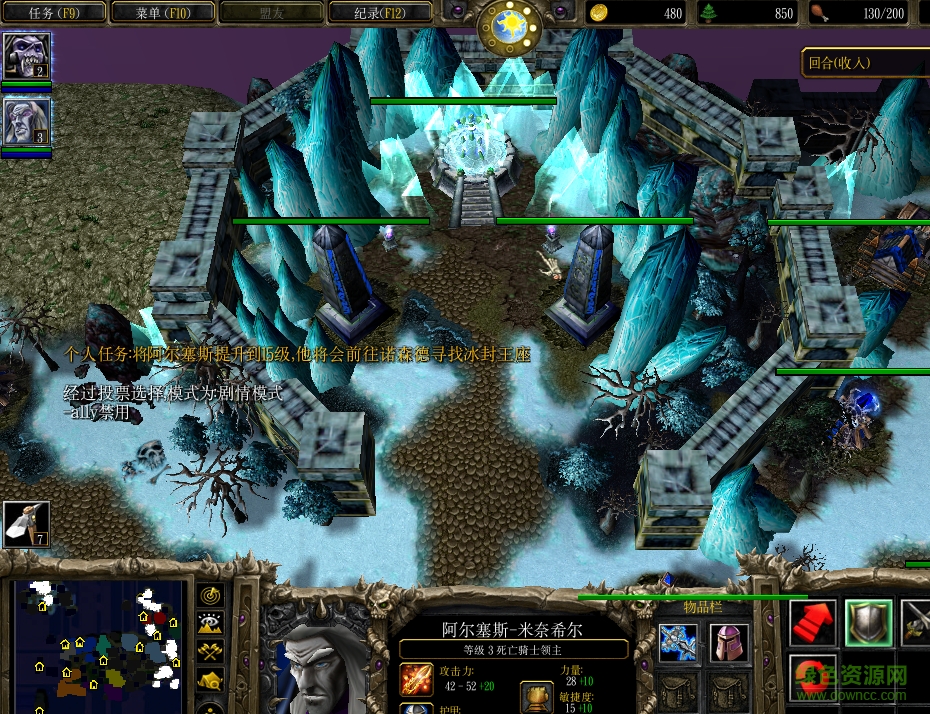Open the log (纪录 F12) menu

[379, 13]
